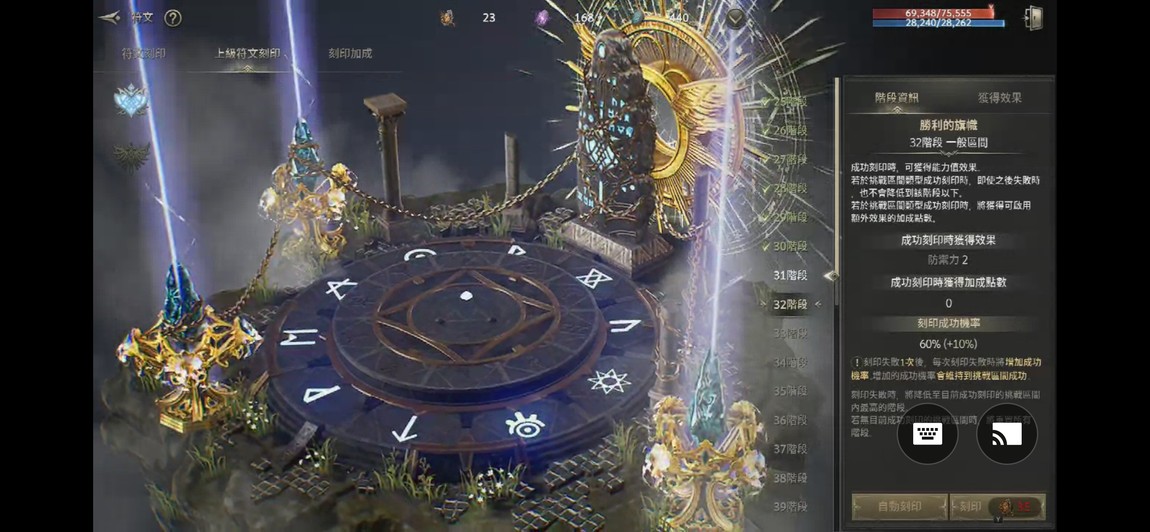The width and height of the screenshot is (1150, 532).
Task: Switch to the 獲得效果 tab
Action: pos(999,97)
